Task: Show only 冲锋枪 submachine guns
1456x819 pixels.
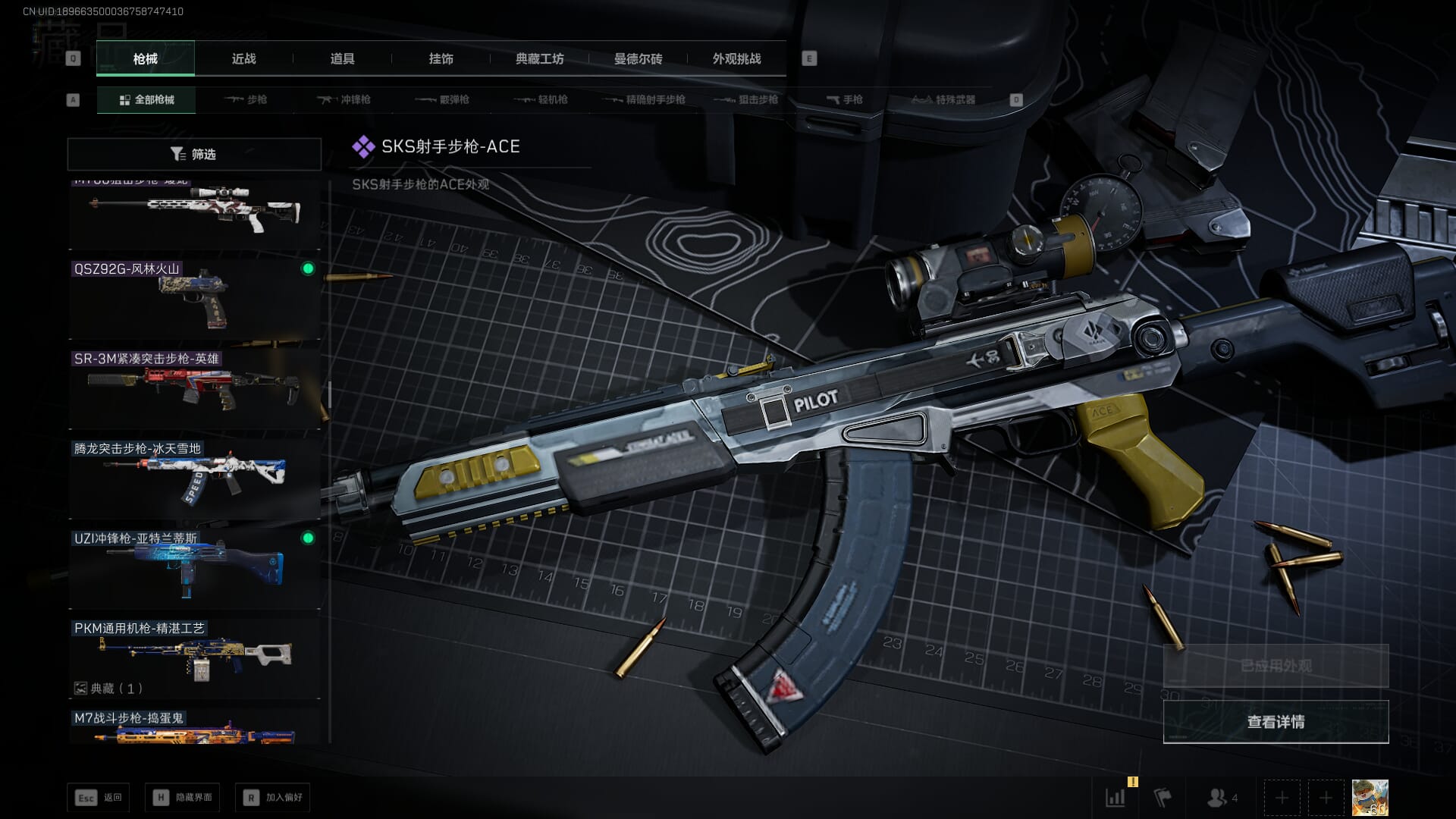Action: 345,100
